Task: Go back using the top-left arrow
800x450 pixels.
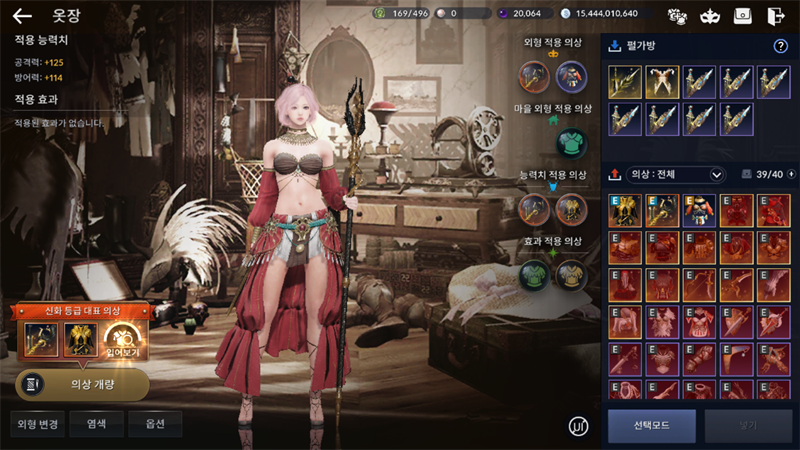Action: pos(22,16)
